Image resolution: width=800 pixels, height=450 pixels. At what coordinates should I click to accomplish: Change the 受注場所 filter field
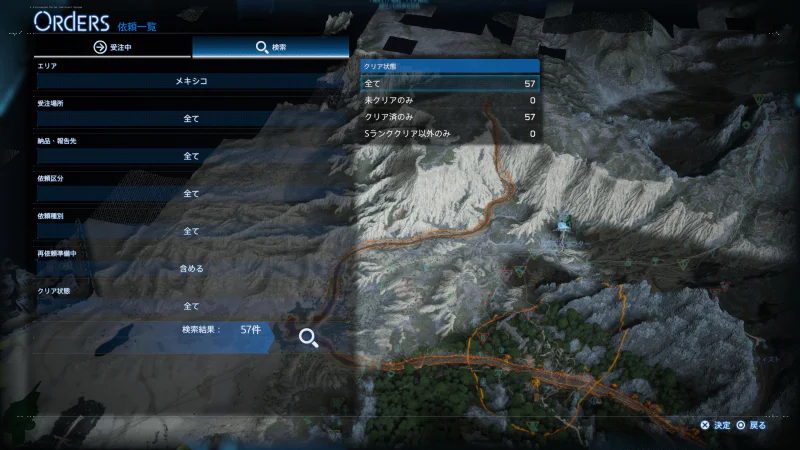(x=191, y=118)
